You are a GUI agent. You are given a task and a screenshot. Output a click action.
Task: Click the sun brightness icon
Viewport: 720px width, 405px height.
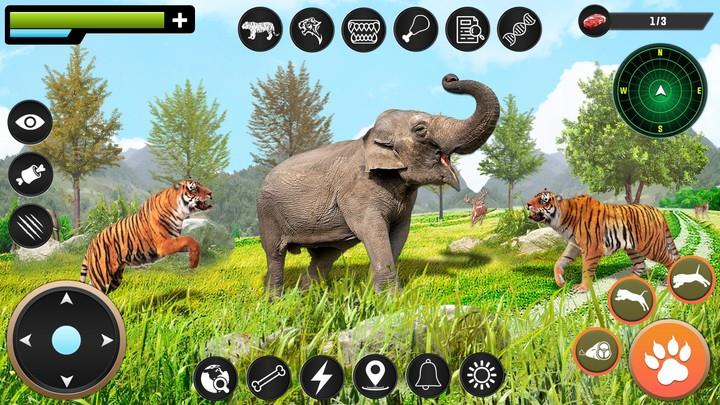482,376
